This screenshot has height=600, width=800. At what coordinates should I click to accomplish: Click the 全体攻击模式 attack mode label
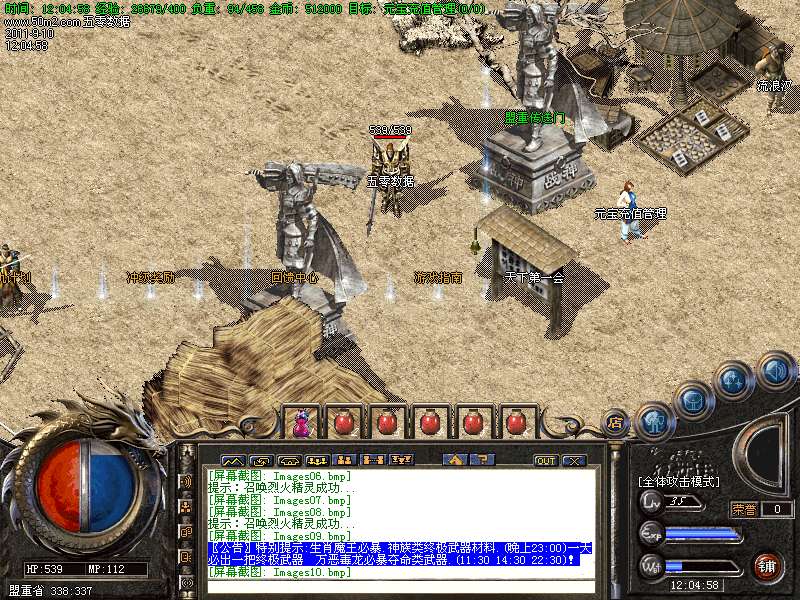pos(680,482)
